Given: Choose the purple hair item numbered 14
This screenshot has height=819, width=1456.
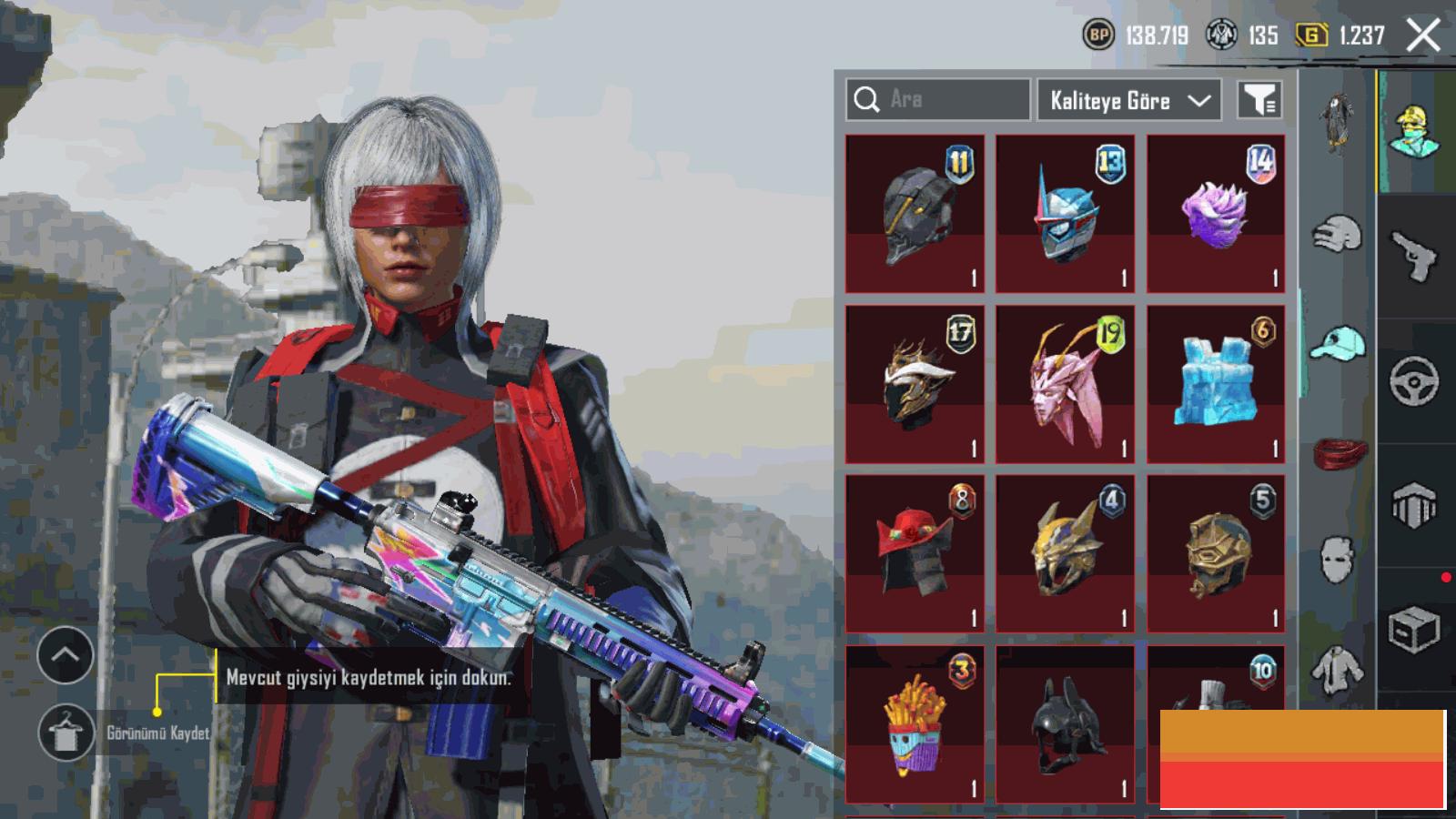Looking at the screenshot, I should [x=1216, y=214].
